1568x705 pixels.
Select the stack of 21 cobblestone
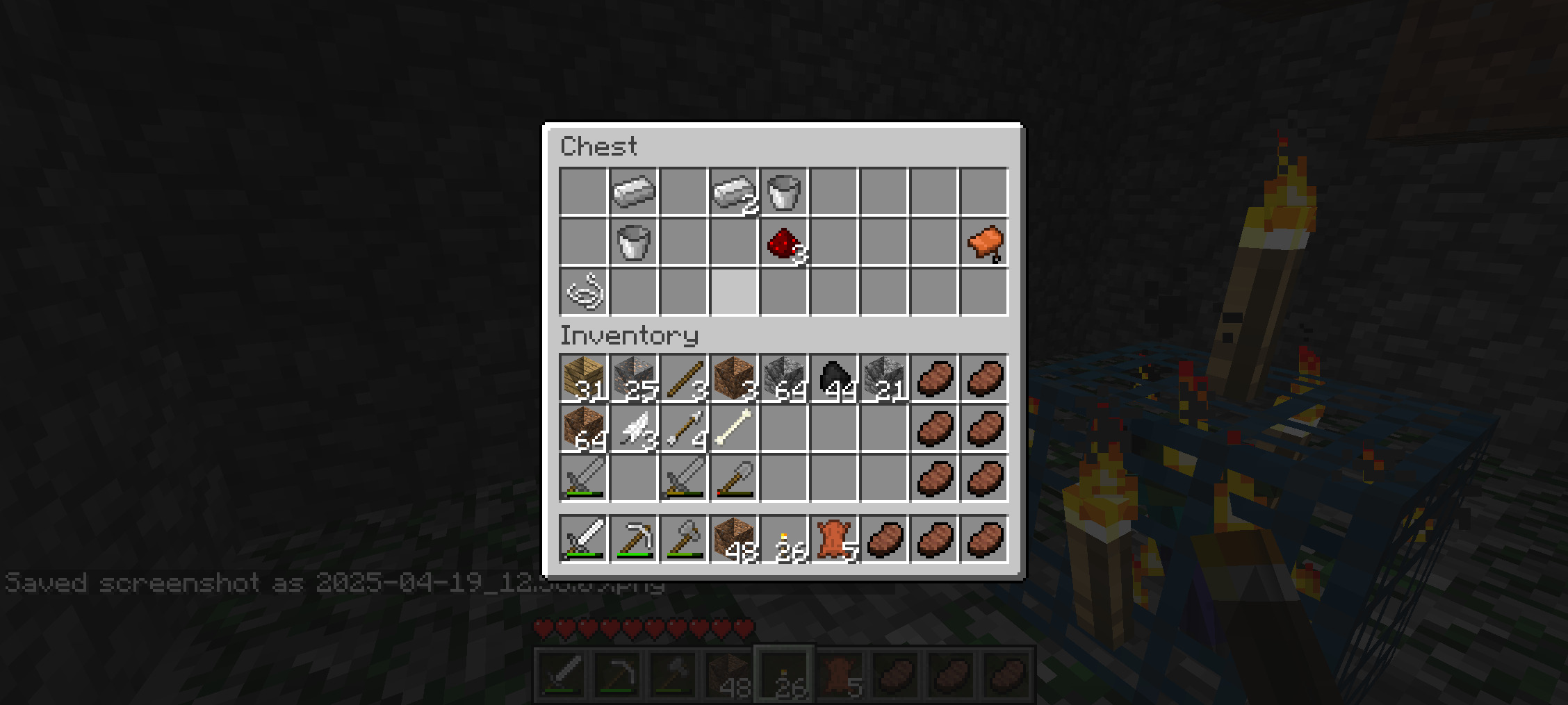[x=884, y=379]
